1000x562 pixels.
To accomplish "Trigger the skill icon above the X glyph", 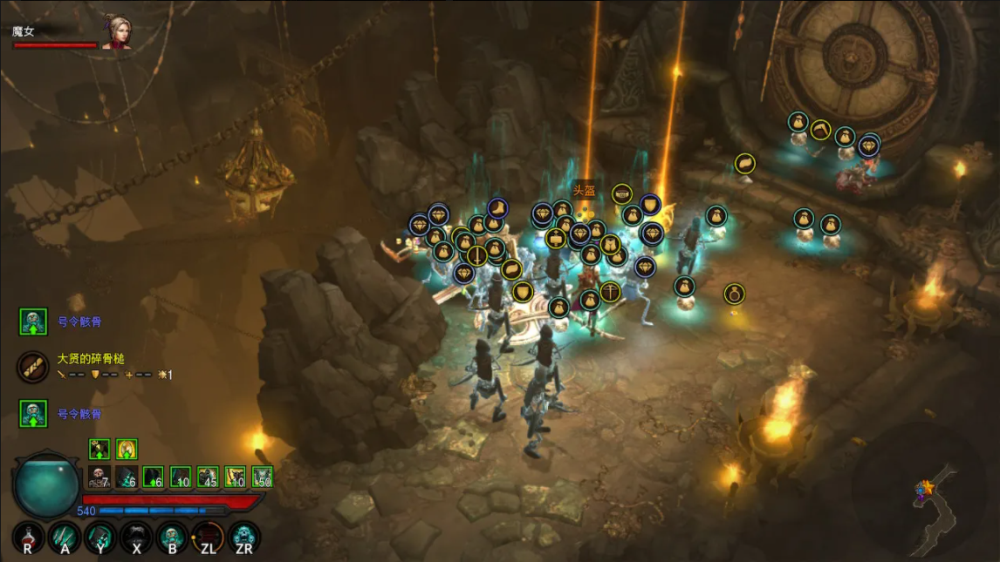I will (x=136, y=538).
